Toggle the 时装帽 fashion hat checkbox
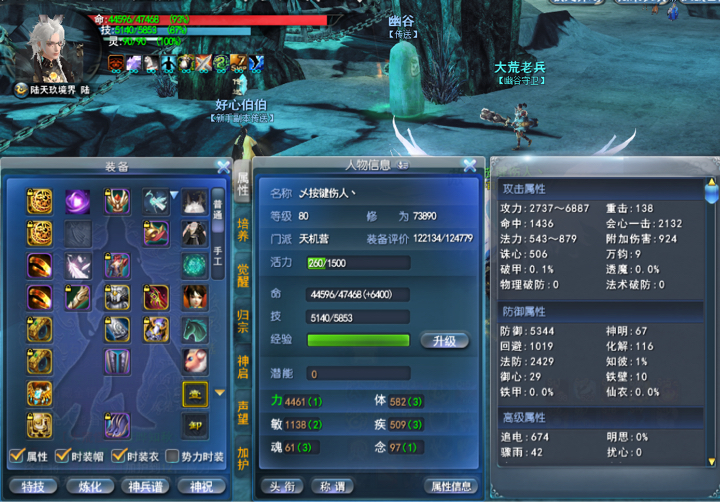This screenshot has height=502, width=720. [x=62, y=457]
